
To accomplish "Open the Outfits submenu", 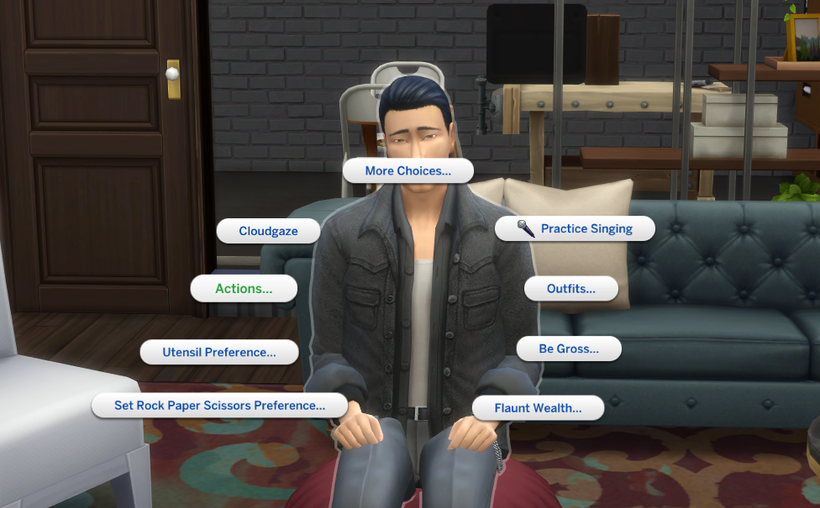I will (570, 289).
